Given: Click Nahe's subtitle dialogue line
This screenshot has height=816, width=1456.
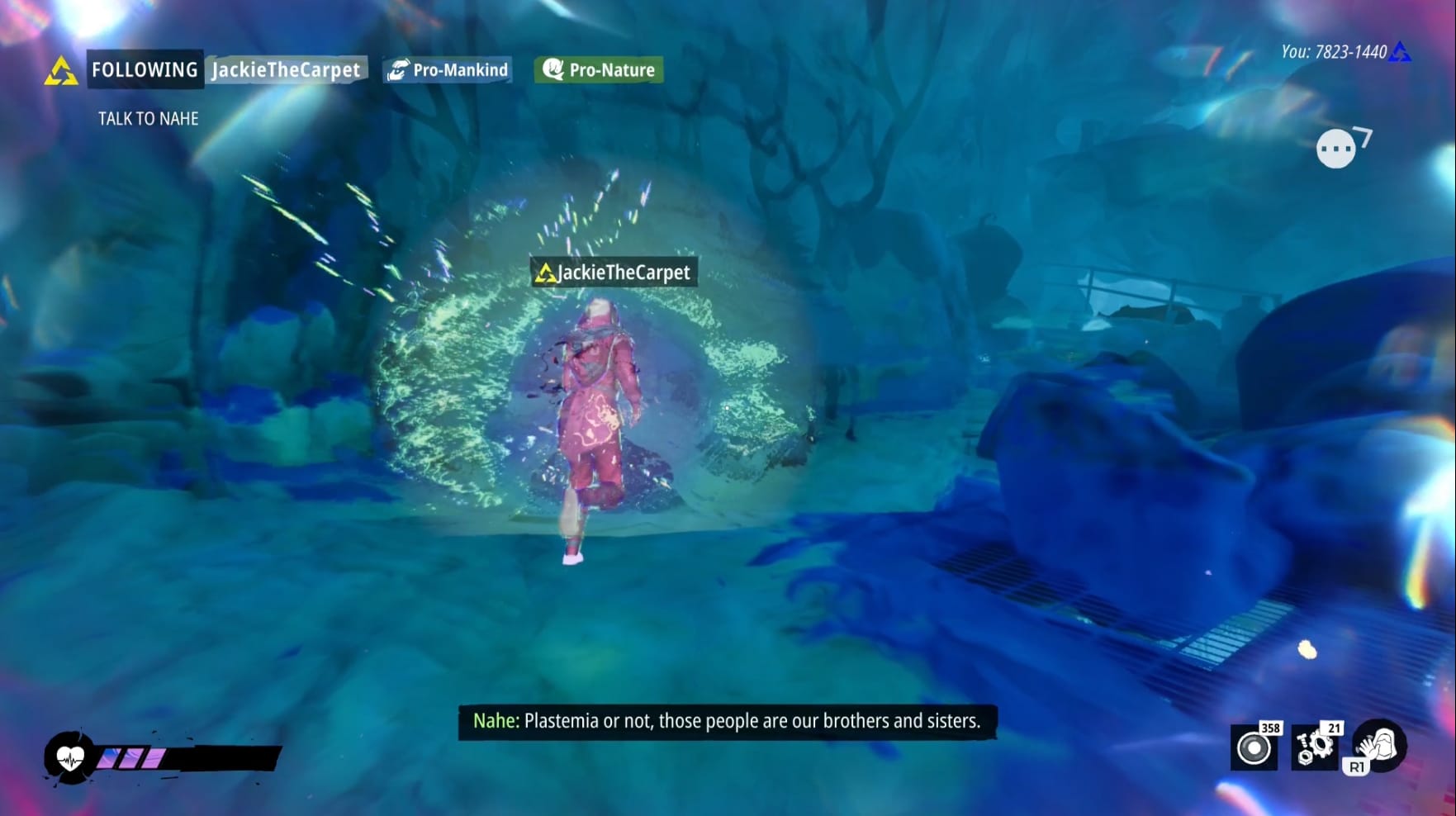Looking at the screenshot, I should [x=725, y=721].
